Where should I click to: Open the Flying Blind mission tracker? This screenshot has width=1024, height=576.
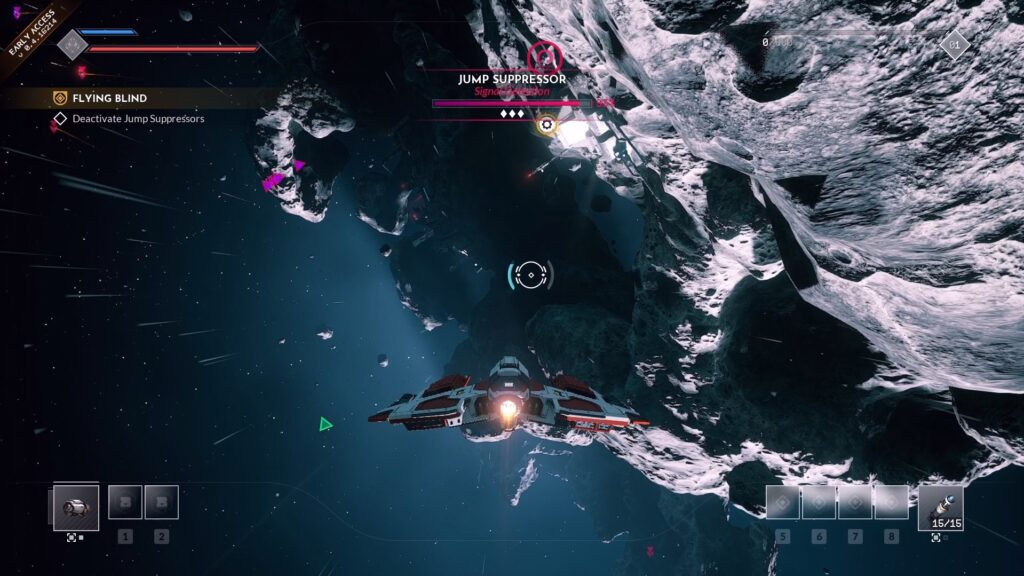pyautogui.click(x=110, y=98)
